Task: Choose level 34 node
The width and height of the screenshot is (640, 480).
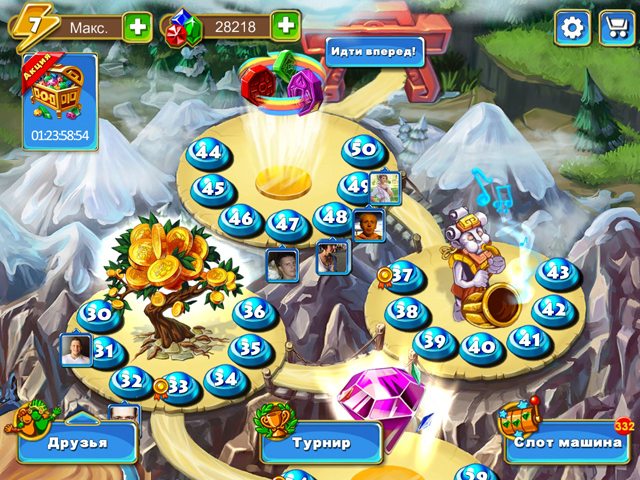Action: tap(226, 379)
